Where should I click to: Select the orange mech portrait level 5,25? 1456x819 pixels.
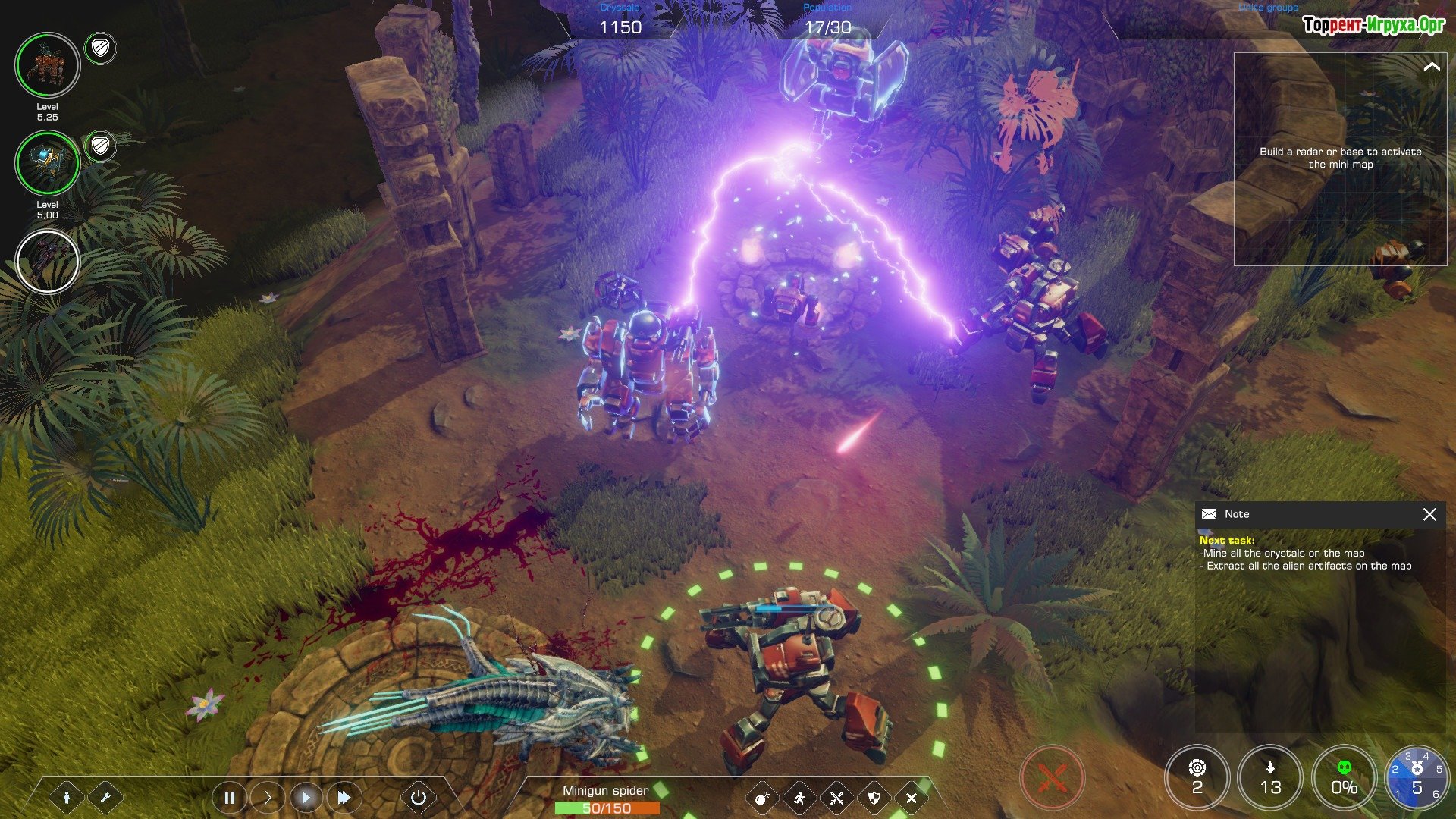pos(48,65)
